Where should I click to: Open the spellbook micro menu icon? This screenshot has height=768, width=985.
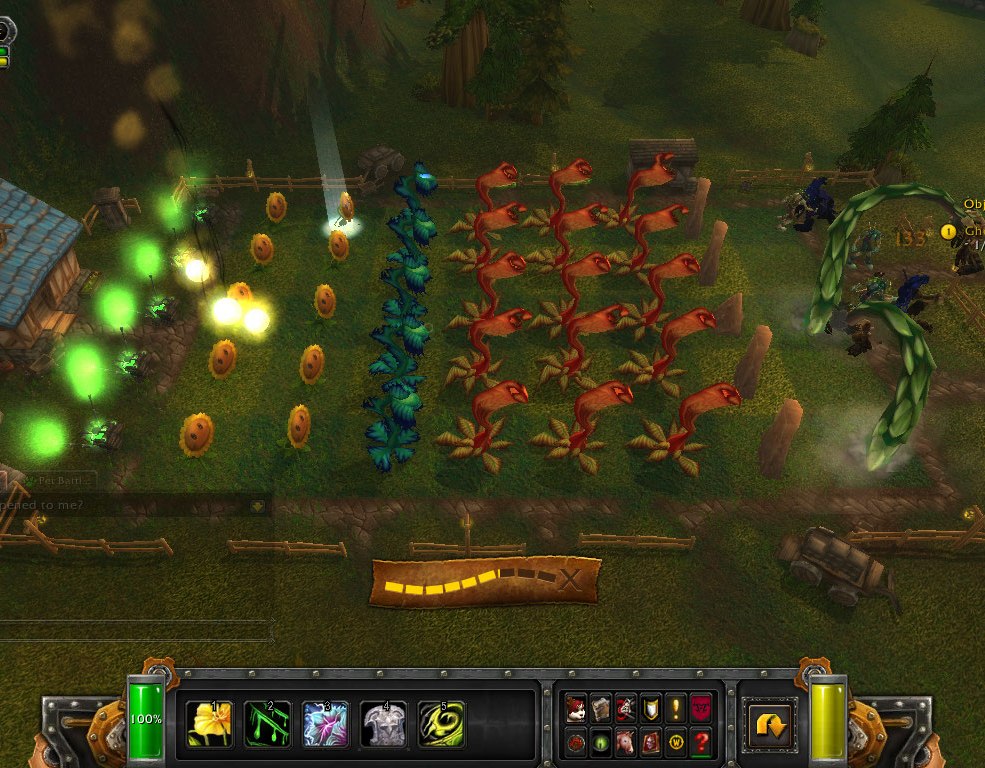599,709
